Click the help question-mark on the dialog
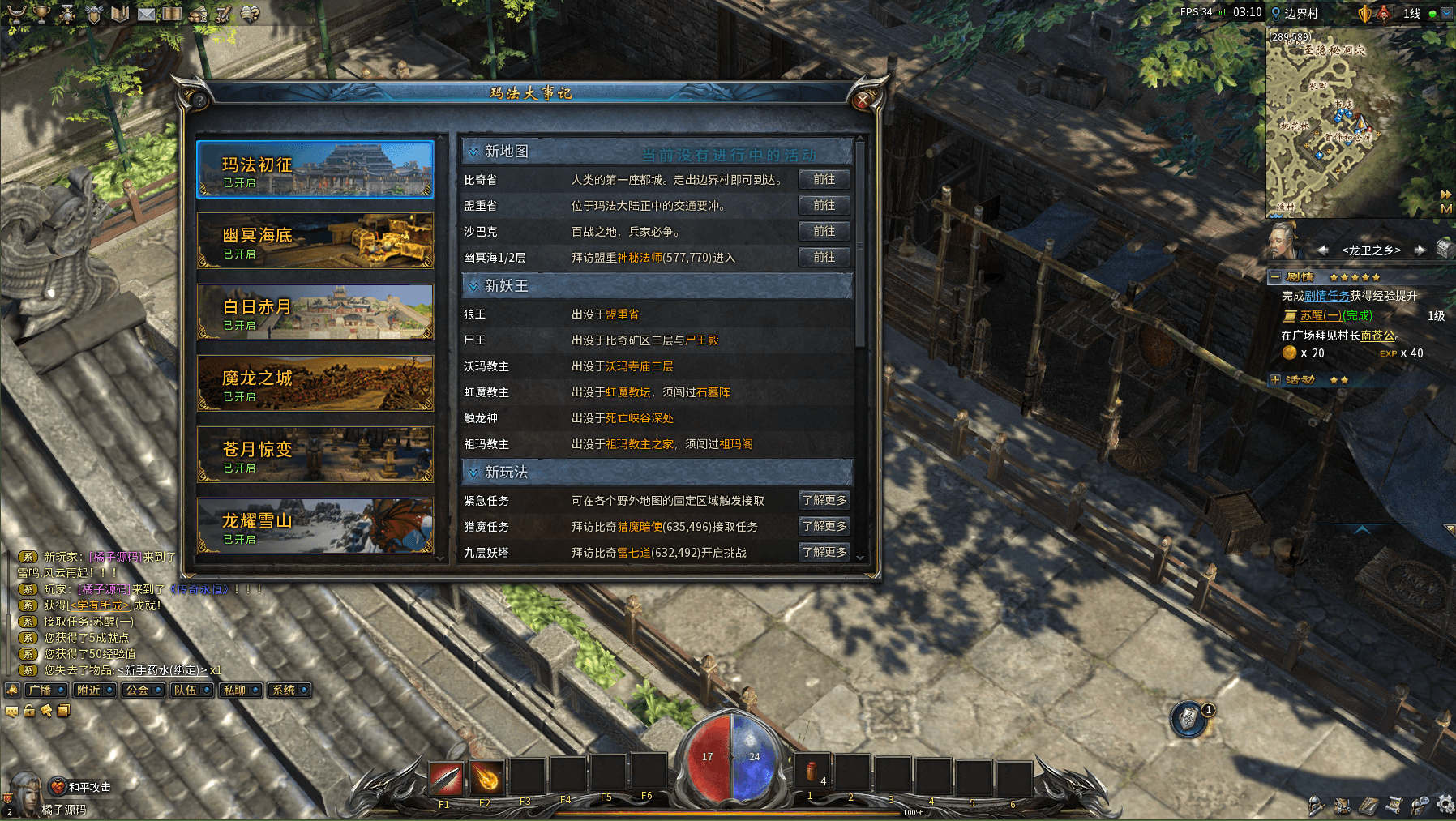 coord(198,99)
